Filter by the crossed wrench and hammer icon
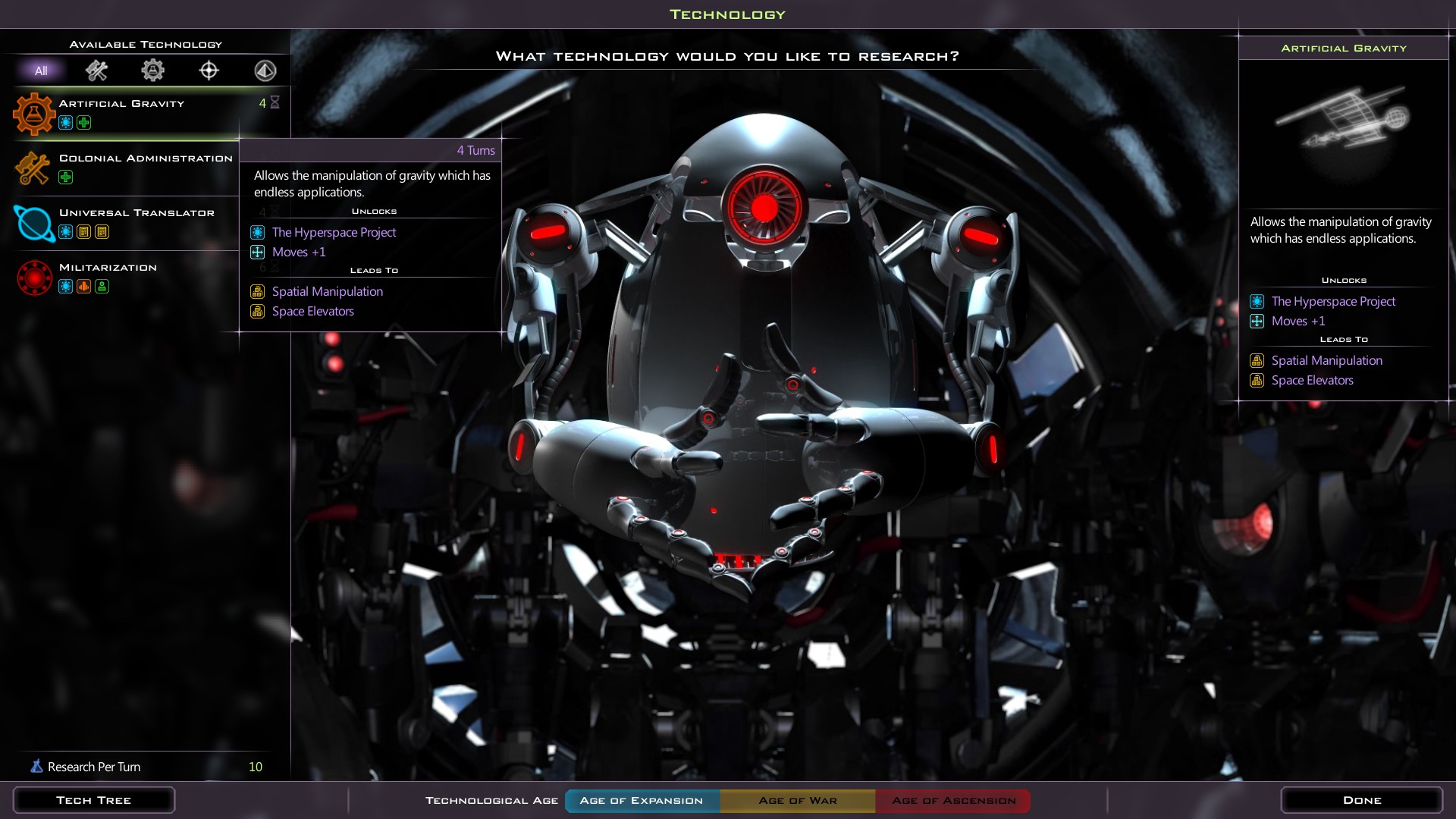 tap(96, 71)
